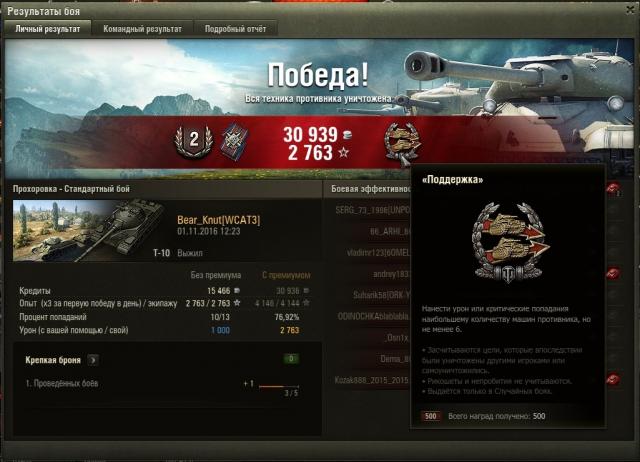Show the Подробный отчёт tab
Screen dimensions: 640x462
pyautogui.click(x=235, y=29)
